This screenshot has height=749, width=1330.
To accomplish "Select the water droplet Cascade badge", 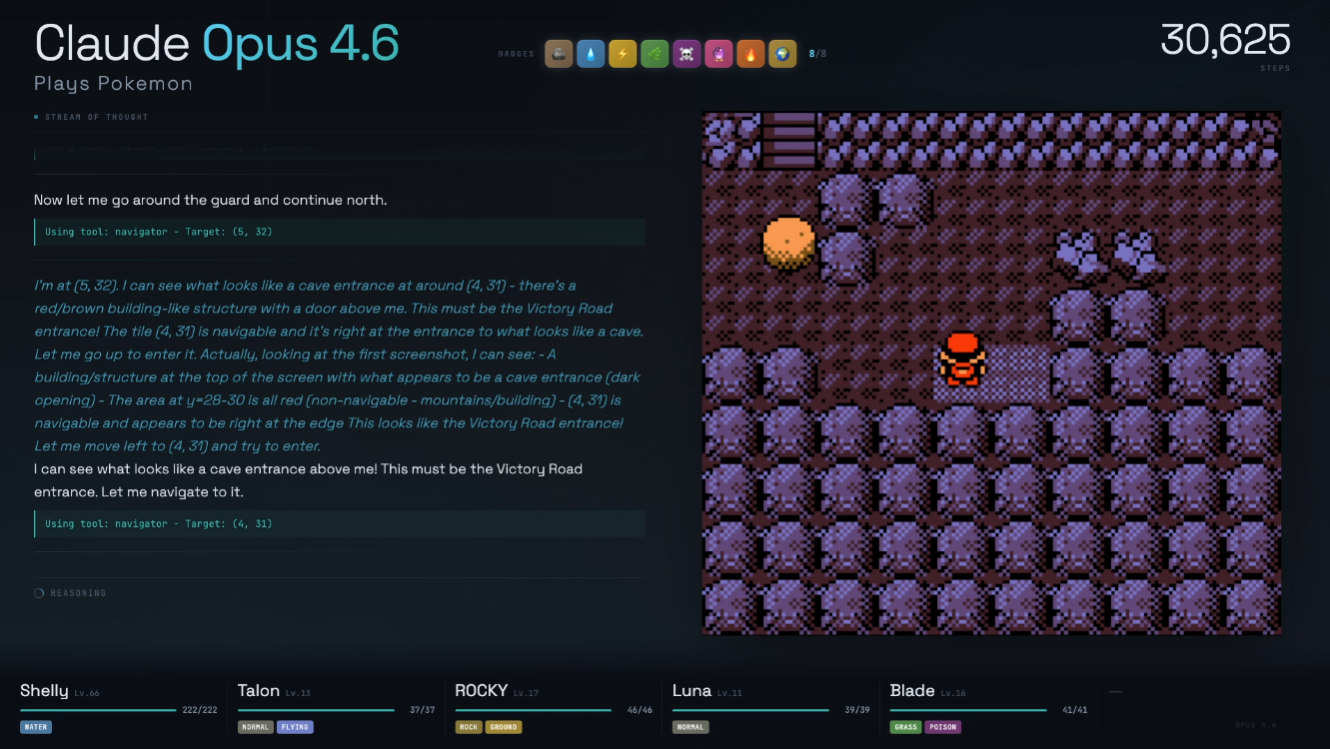I will tap(591, 54).
